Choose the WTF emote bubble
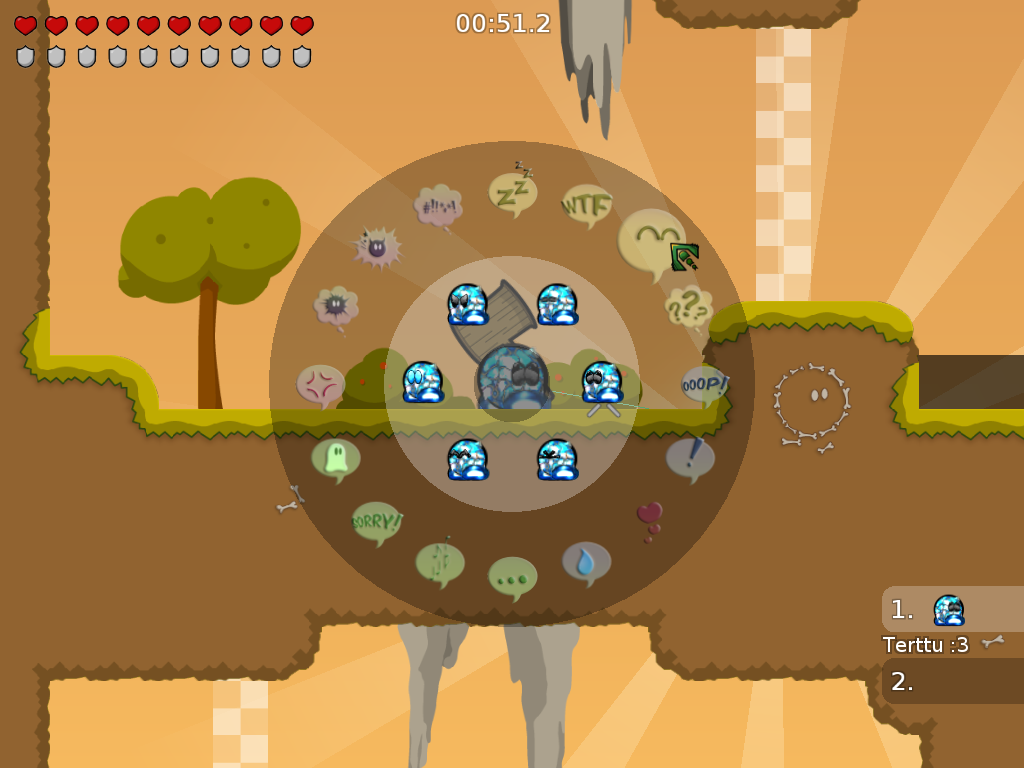 tap(586, 205)
